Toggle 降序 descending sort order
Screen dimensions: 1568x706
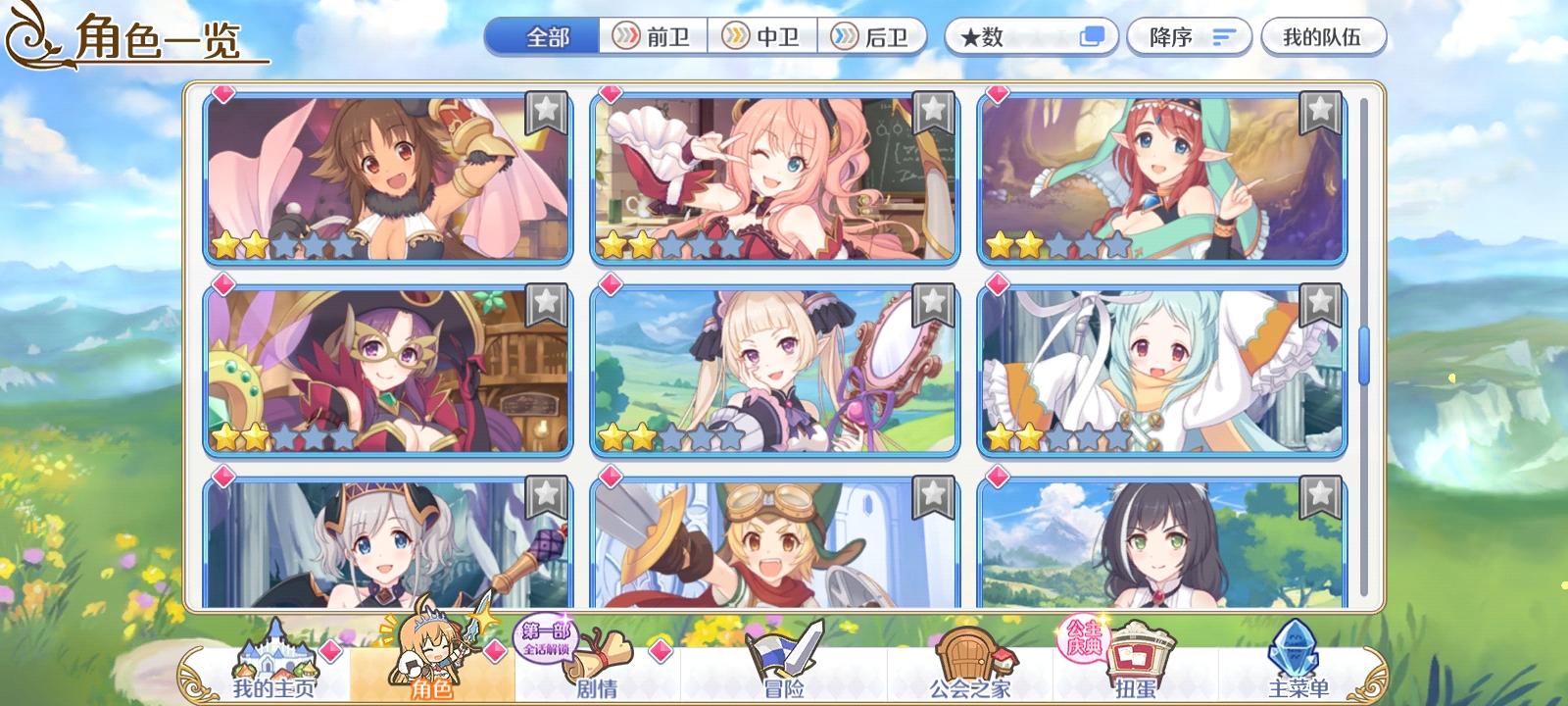point(1189,37)
